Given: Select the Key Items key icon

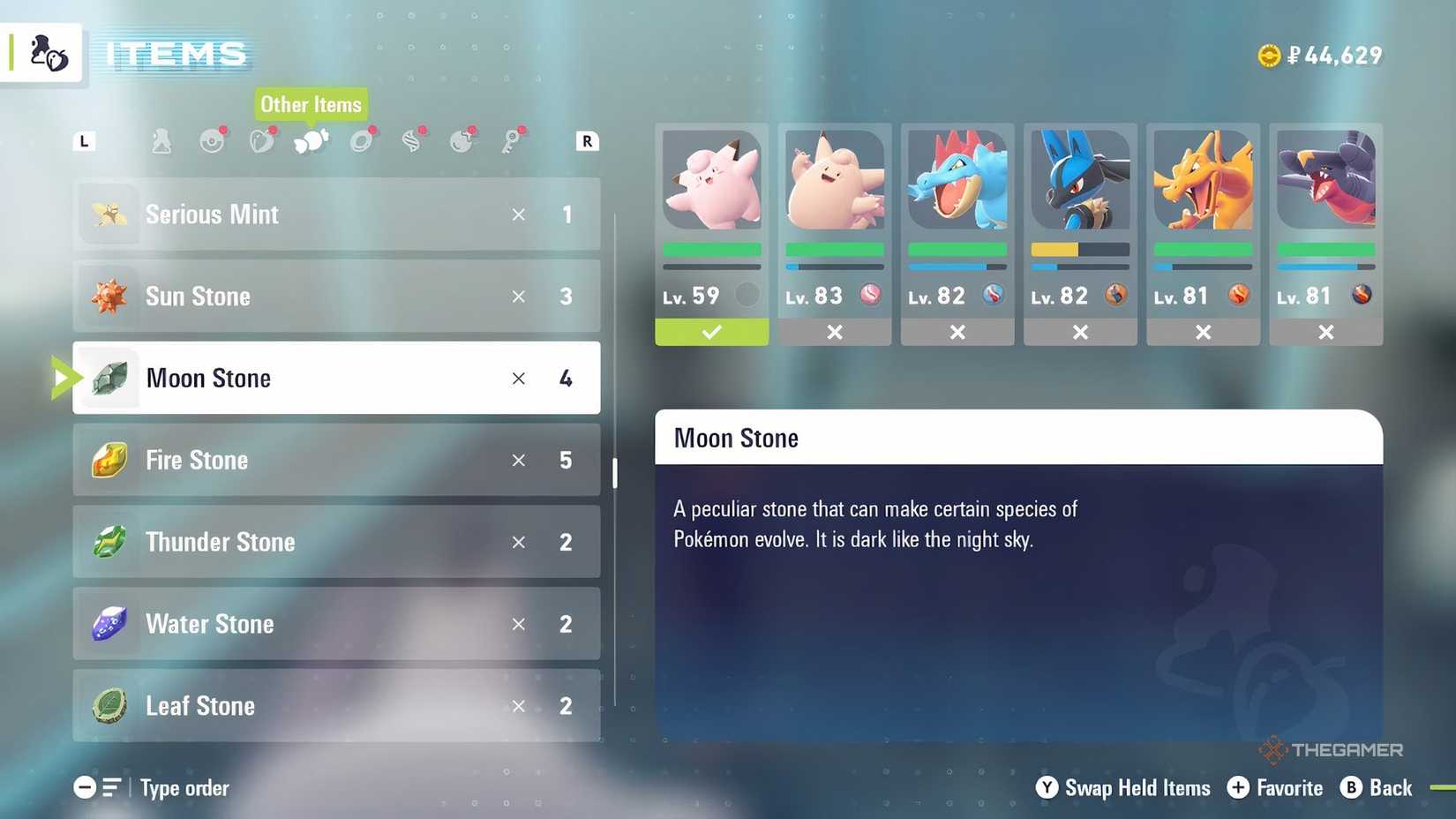Looking at the screenshot, I should tap(512, 140).
